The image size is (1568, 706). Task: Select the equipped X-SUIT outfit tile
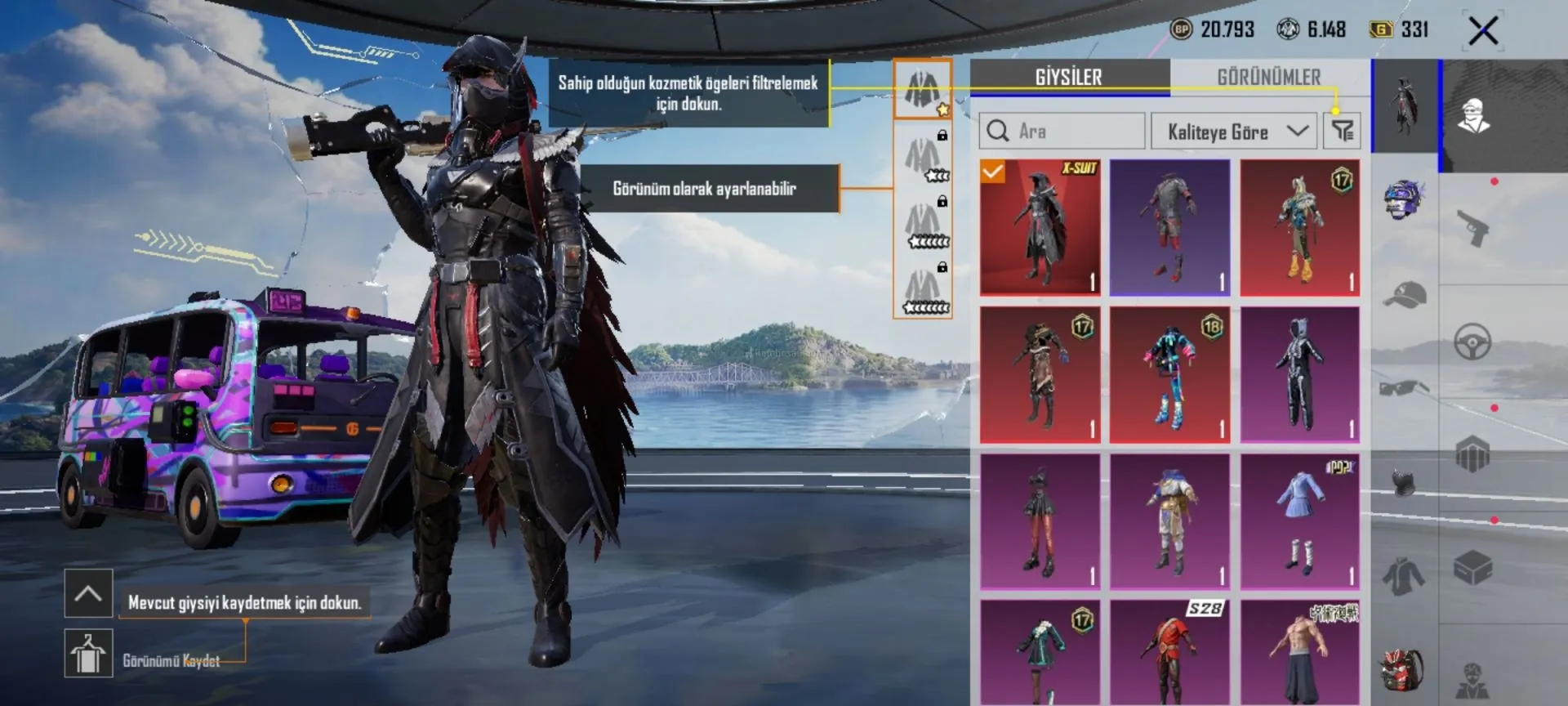tap(1040, 227)
